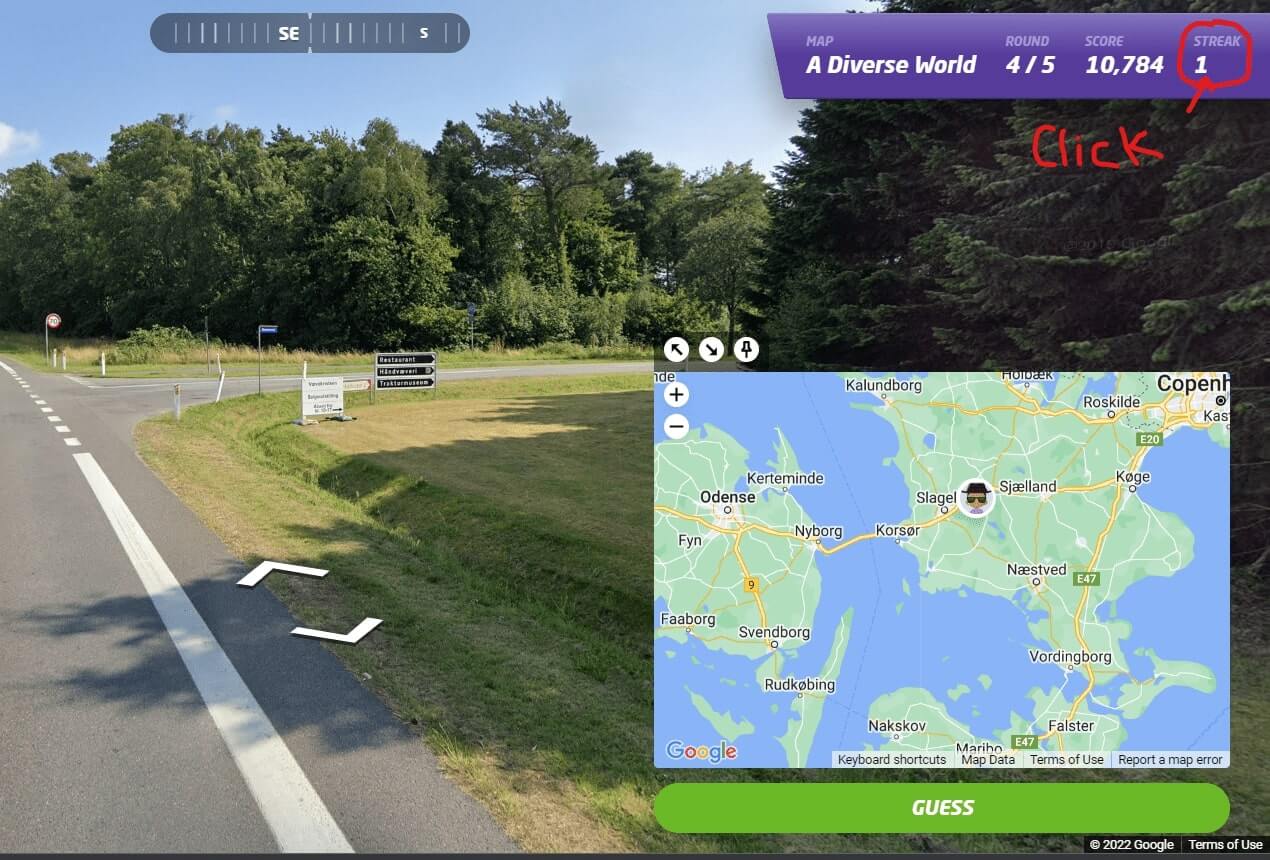
Task: Move backward using the lower road arrow
Action: pyautogui.click(x=337, y=630)
